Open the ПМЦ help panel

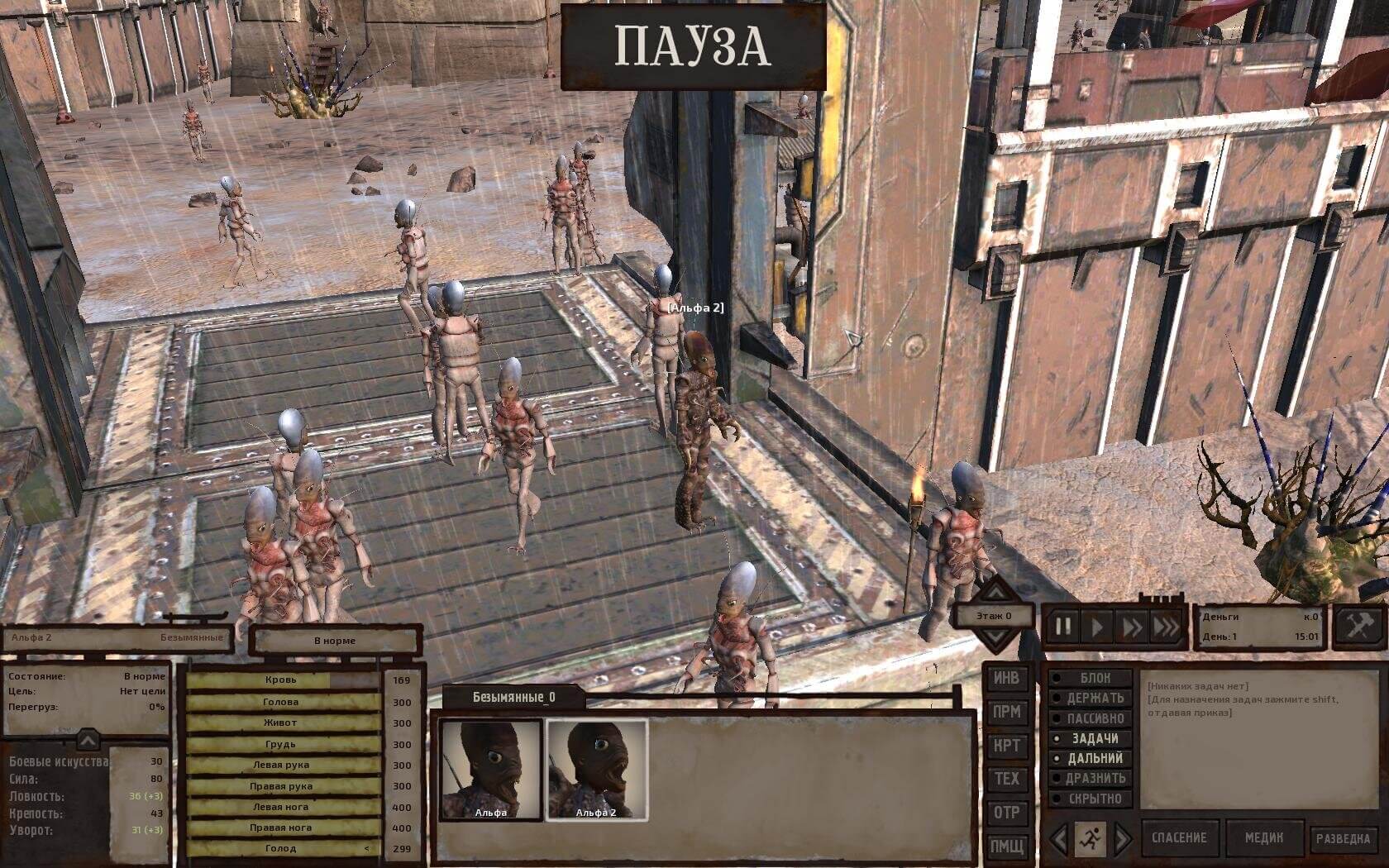1006,846
